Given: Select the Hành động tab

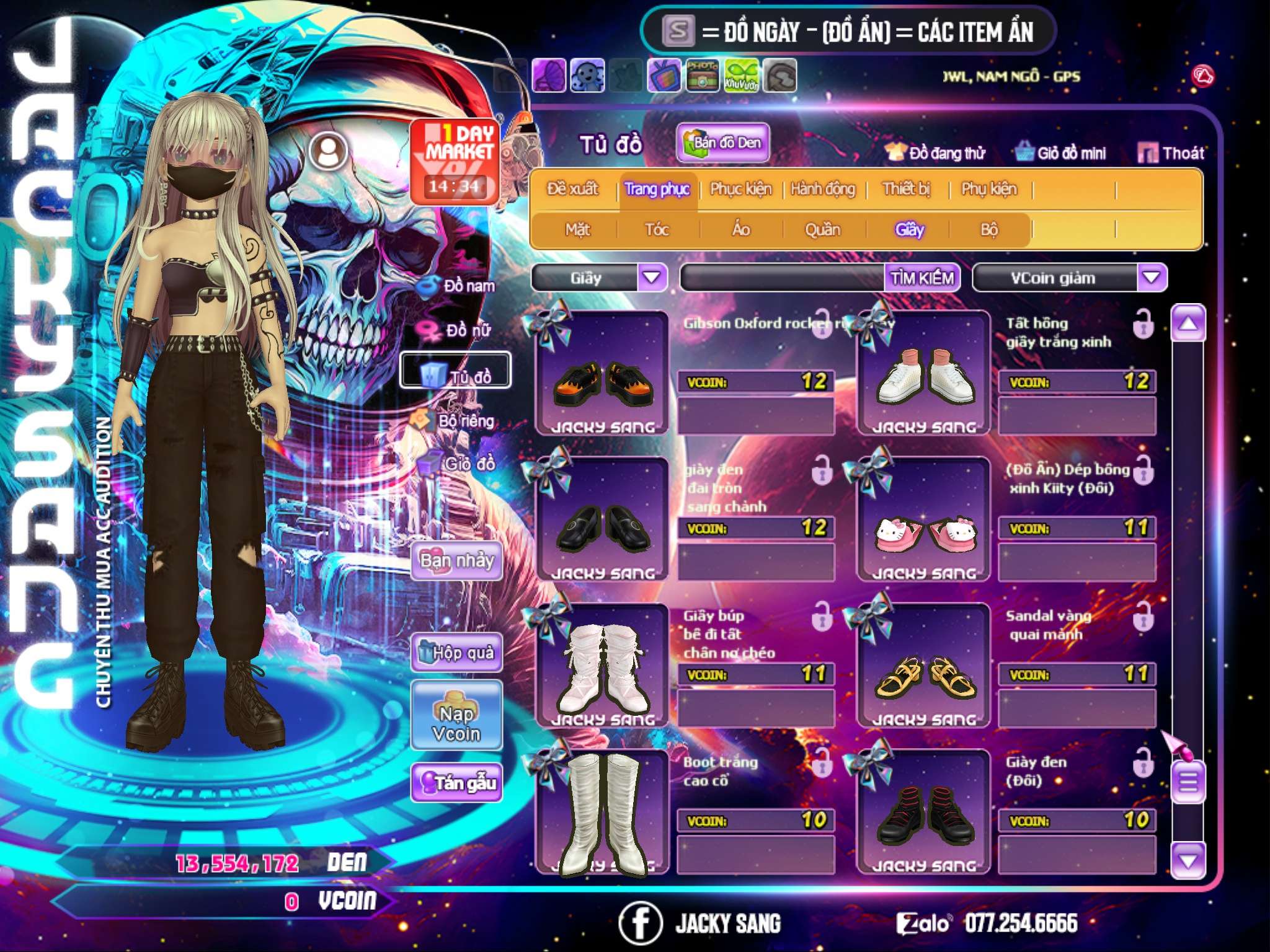Looking at the screenshot, I should (x=823, y=189).
